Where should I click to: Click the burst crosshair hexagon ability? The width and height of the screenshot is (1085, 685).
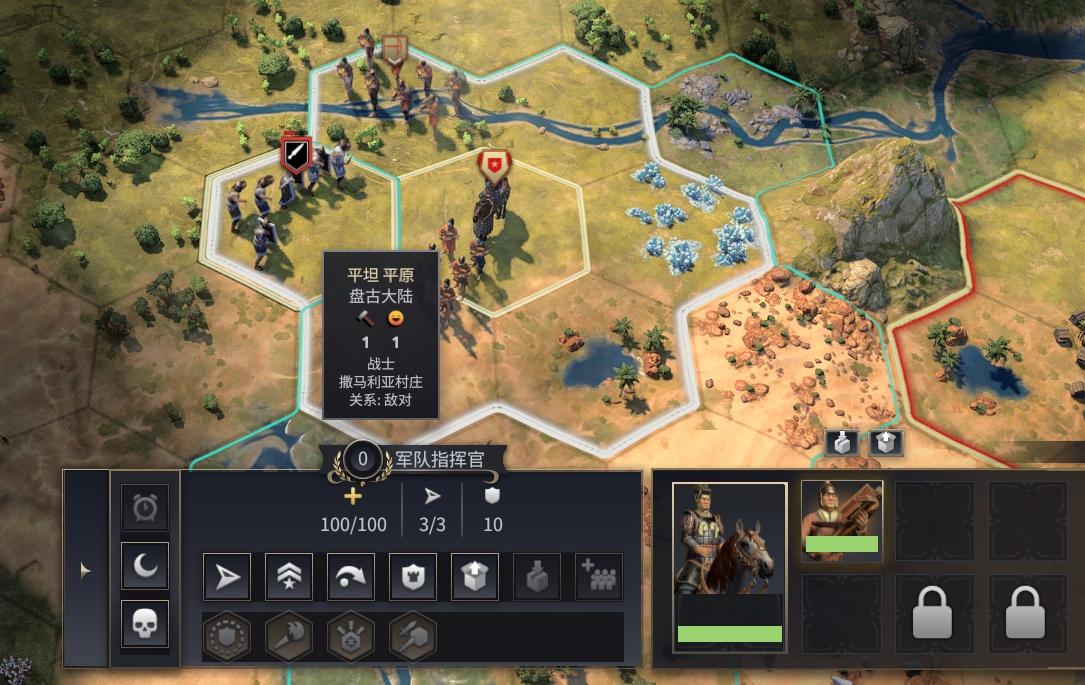[x=351, y=636]
